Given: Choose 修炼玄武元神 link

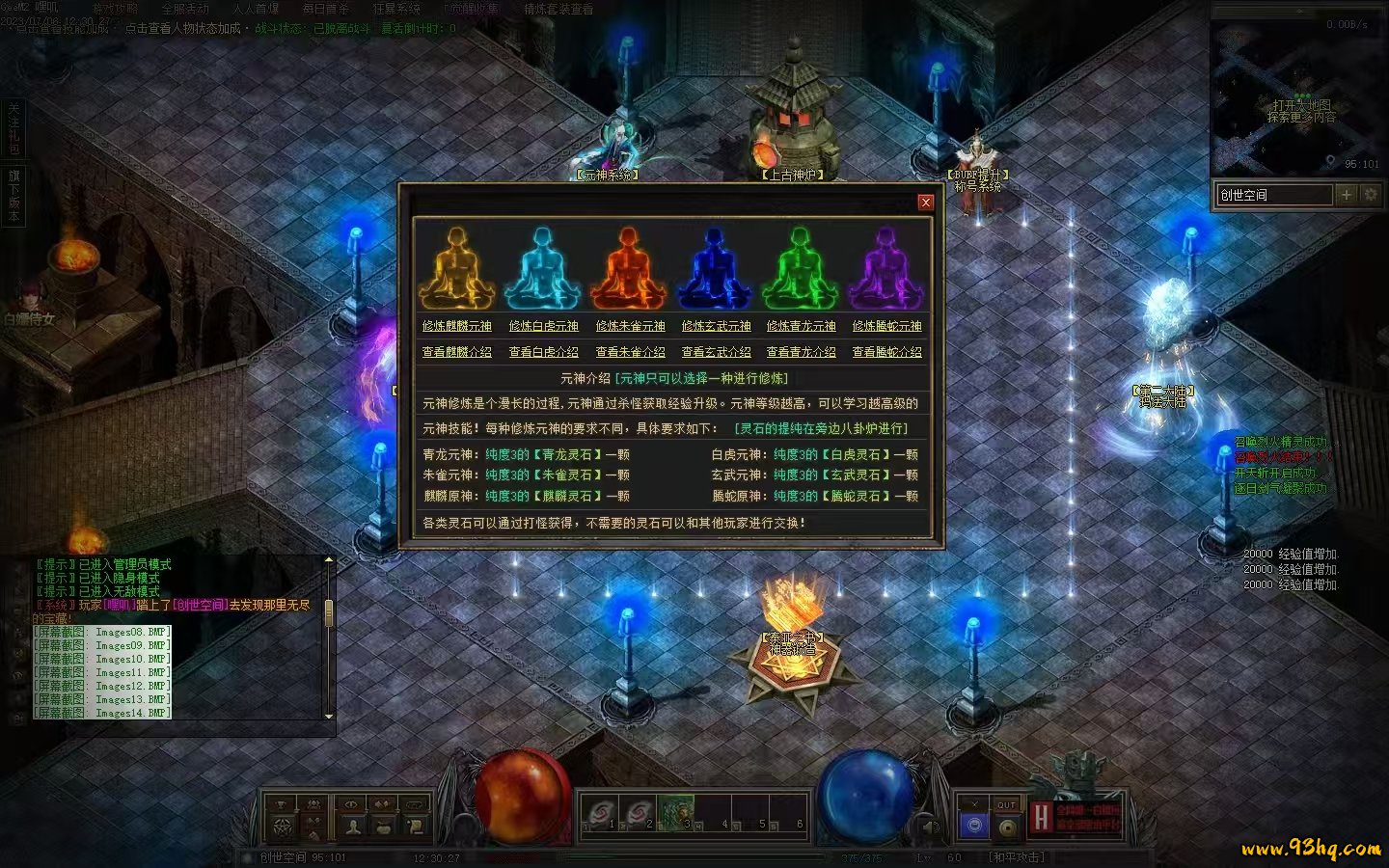Looking at the screenshot, I should tap(716, 326).
